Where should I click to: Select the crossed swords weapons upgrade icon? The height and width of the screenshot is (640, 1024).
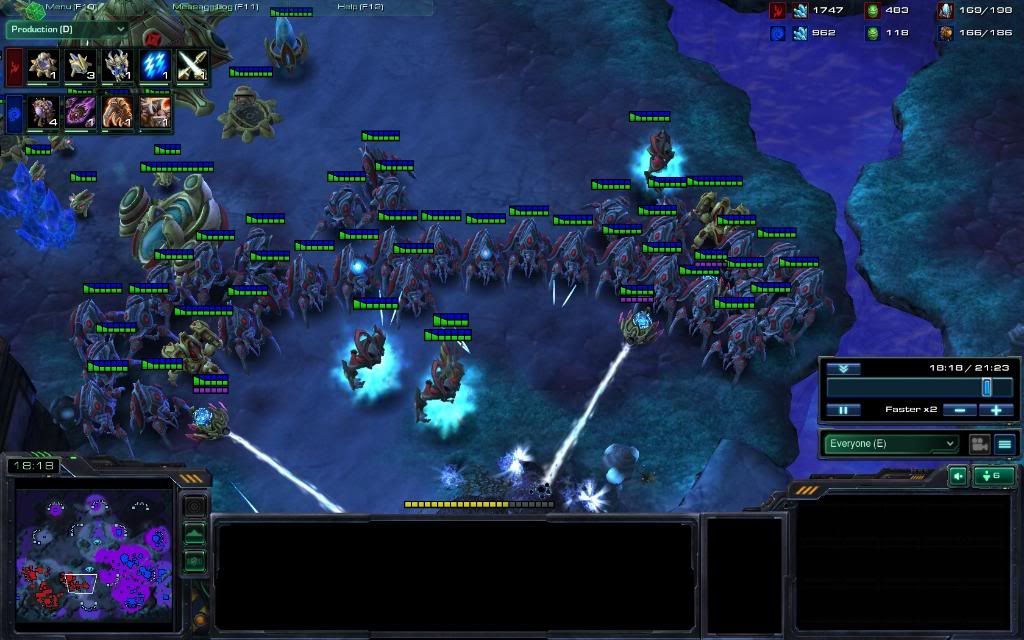pos(191,66)
